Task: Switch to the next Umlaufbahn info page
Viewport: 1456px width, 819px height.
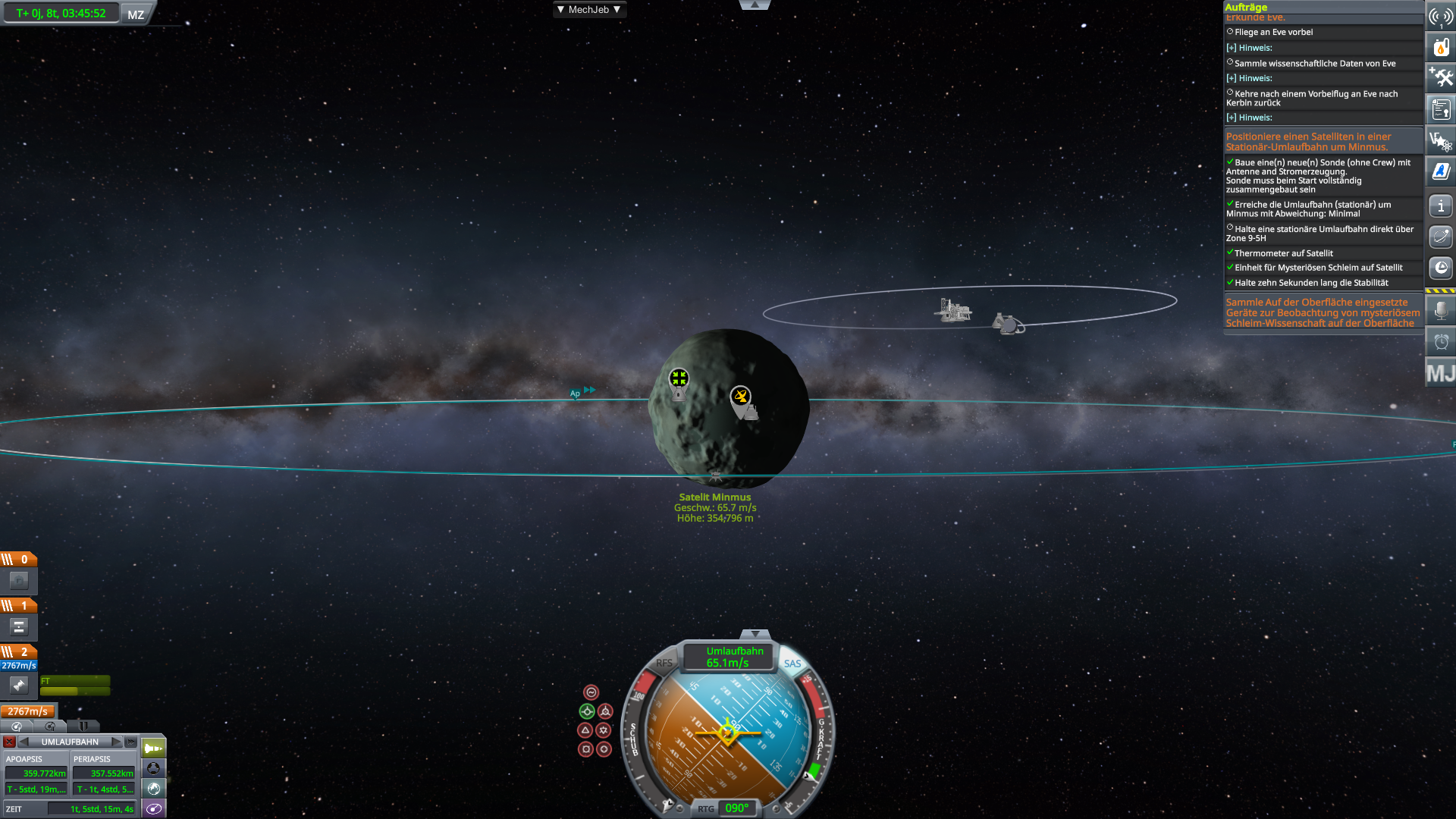Action: (x=116, y=742)
